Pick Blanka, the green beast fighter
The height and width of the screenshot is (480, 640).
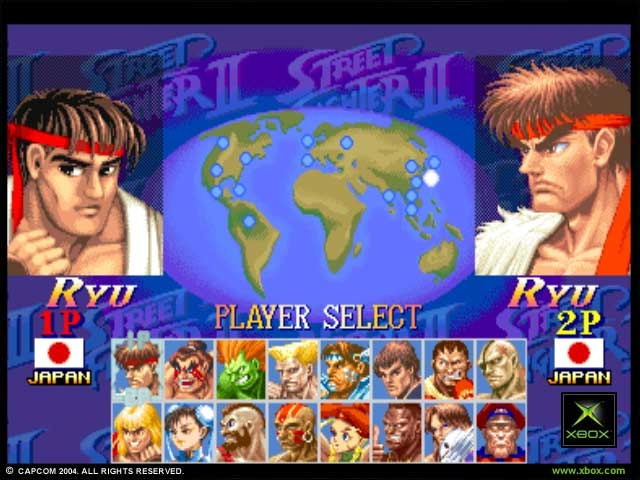pos(241,369)
